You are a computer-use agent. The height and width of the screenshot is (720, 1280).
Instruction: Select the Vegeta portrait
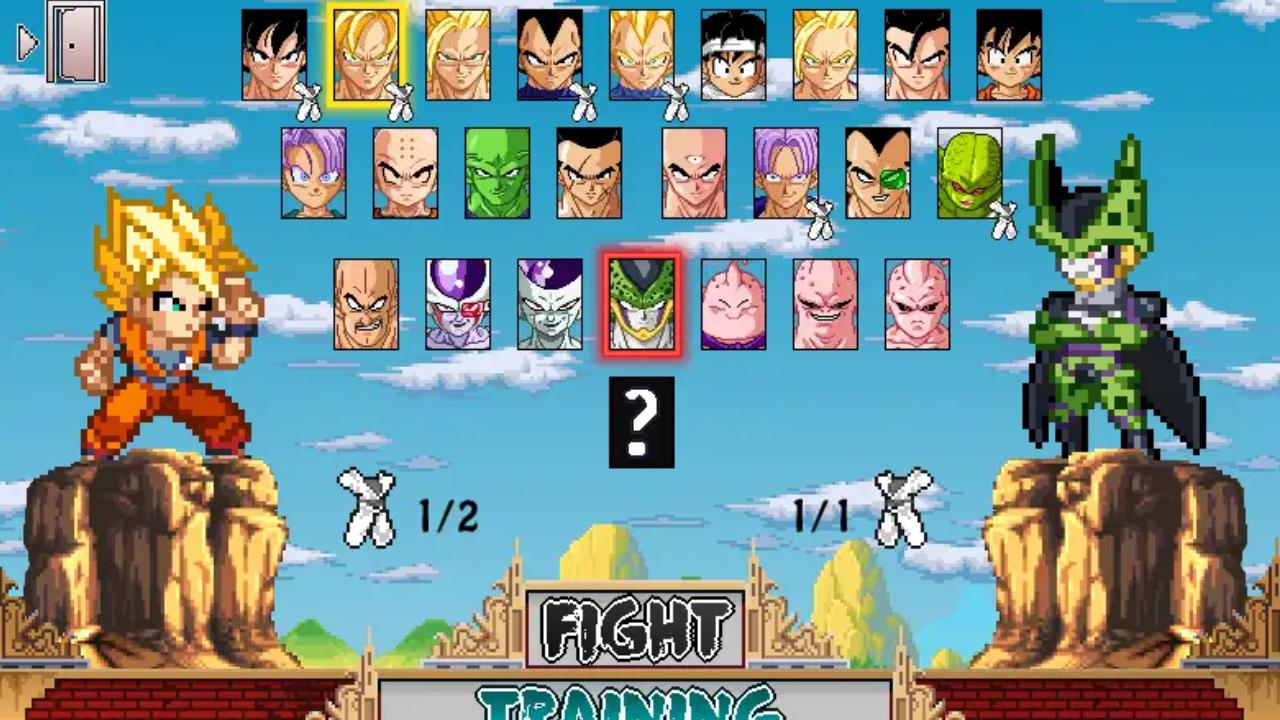click(x=549, y=55)
